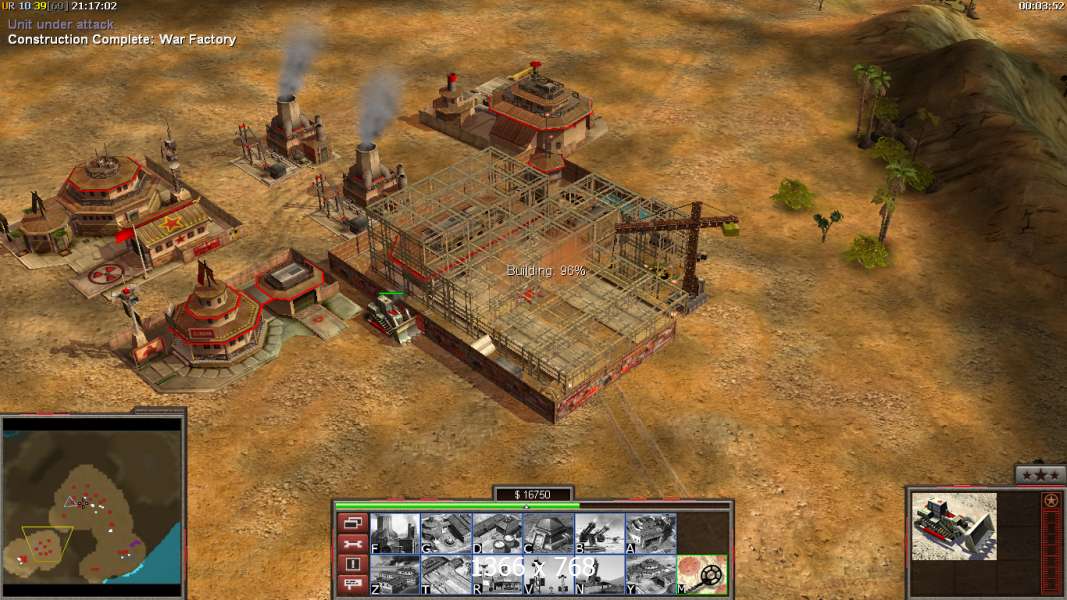This screenshot has height=600, width=1067.
Task: Pick the Gattling cannon defense marked B
Action: point(599,533)
